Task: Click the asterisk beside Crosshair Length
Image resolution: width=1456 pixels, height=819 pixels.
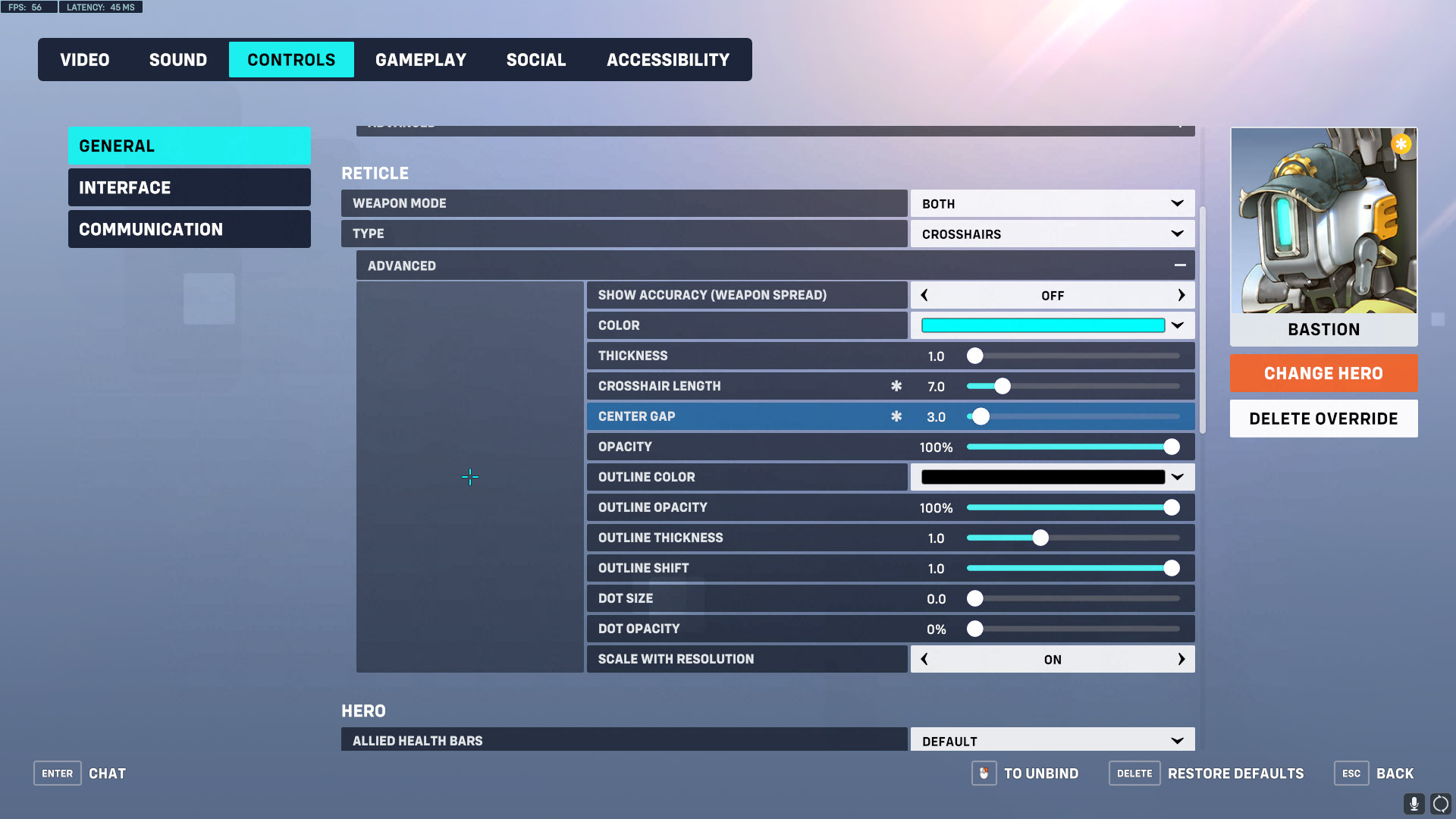Action: (x=897, y=386)
